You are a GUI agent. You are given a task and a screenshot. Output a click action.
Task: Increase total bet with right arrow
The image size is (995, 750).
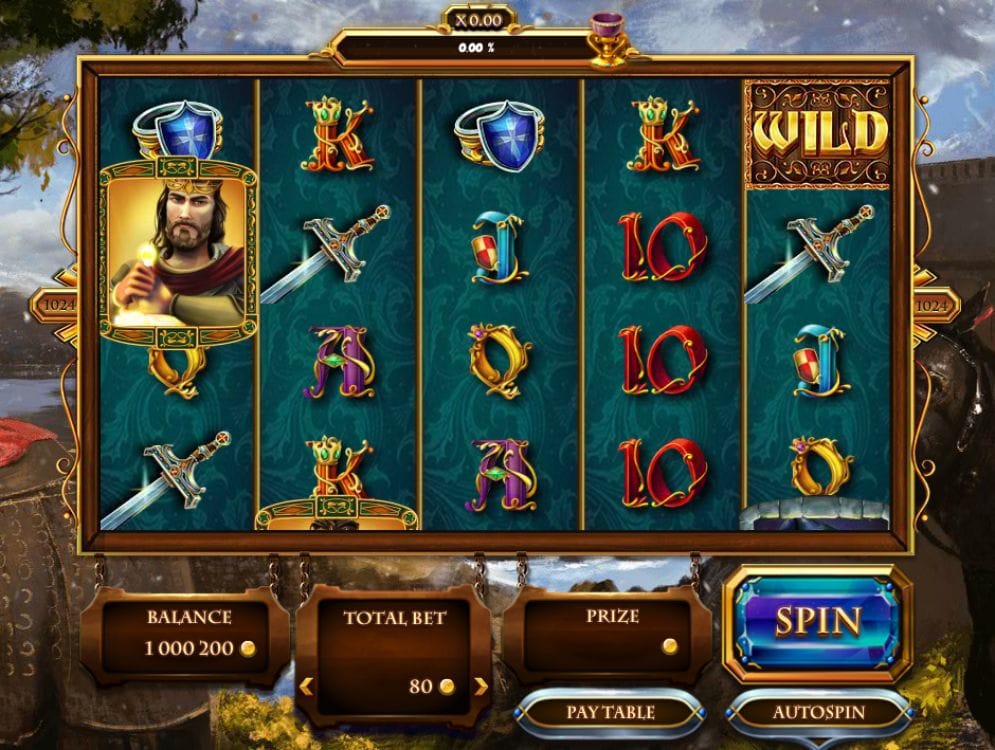pyautogui.click(x=481, y=687)
